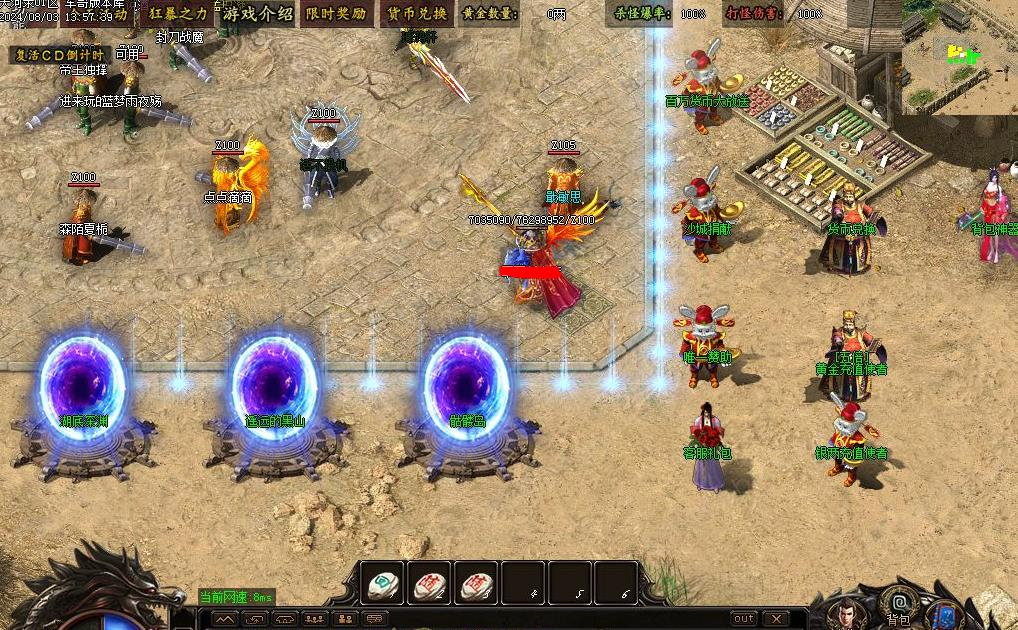Image resolution: width=1018 pixels, height=630 pixels.
Task: Open the 货币兑换 currency exchange
Action: click(416, 14)
